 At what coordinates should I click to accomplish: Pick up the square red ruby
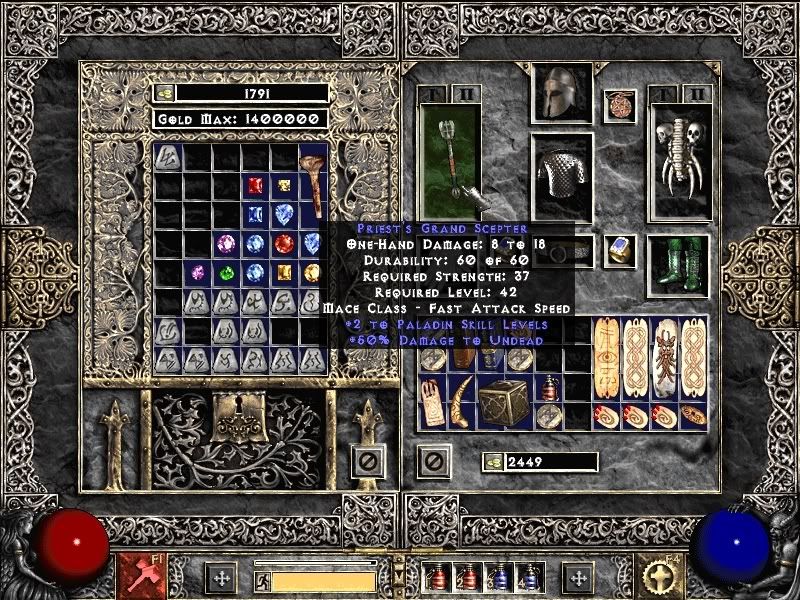click(x=256, y=185)
